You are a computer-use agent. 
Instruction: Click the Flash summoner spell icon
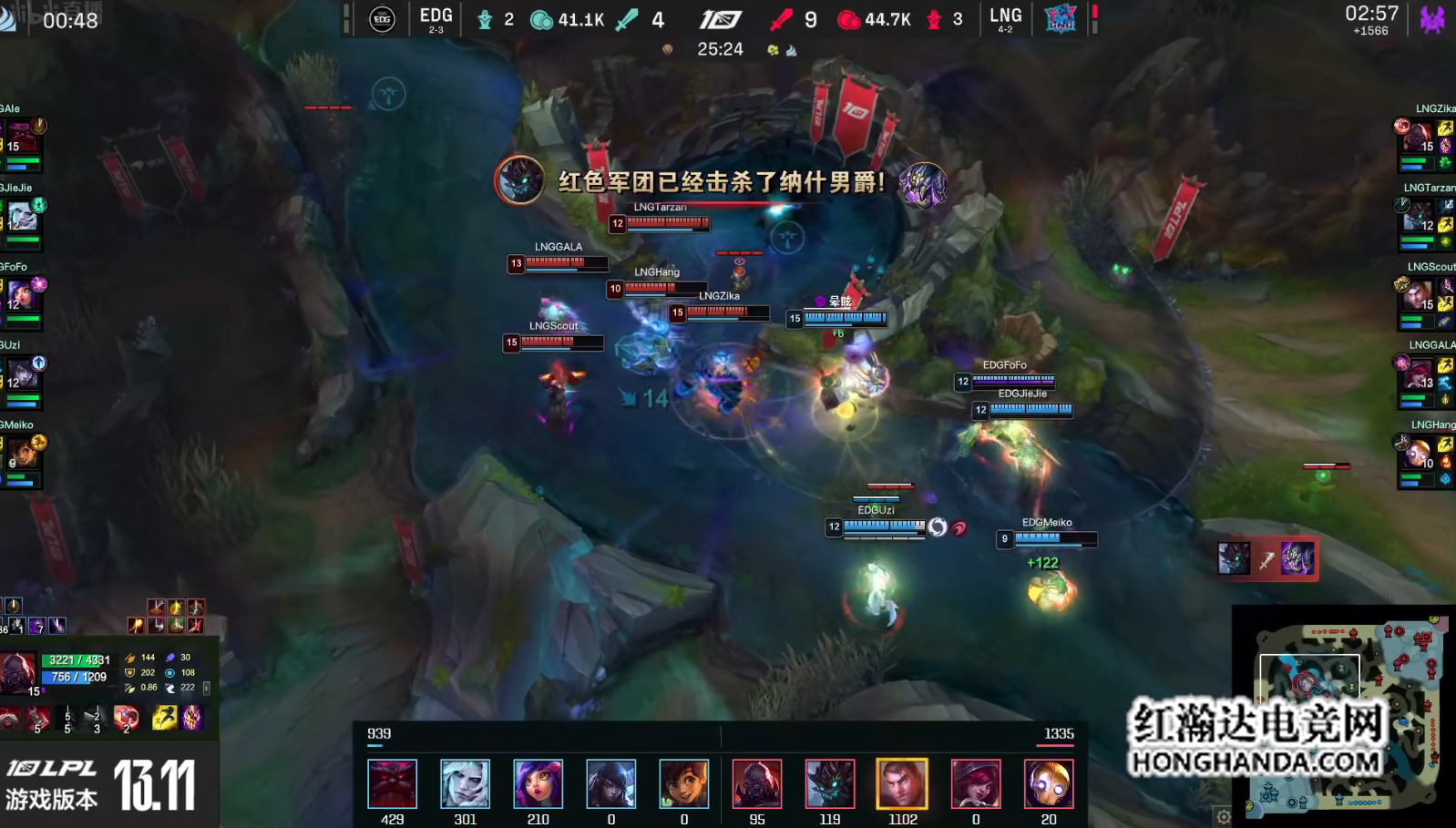(x=164, y=718)
